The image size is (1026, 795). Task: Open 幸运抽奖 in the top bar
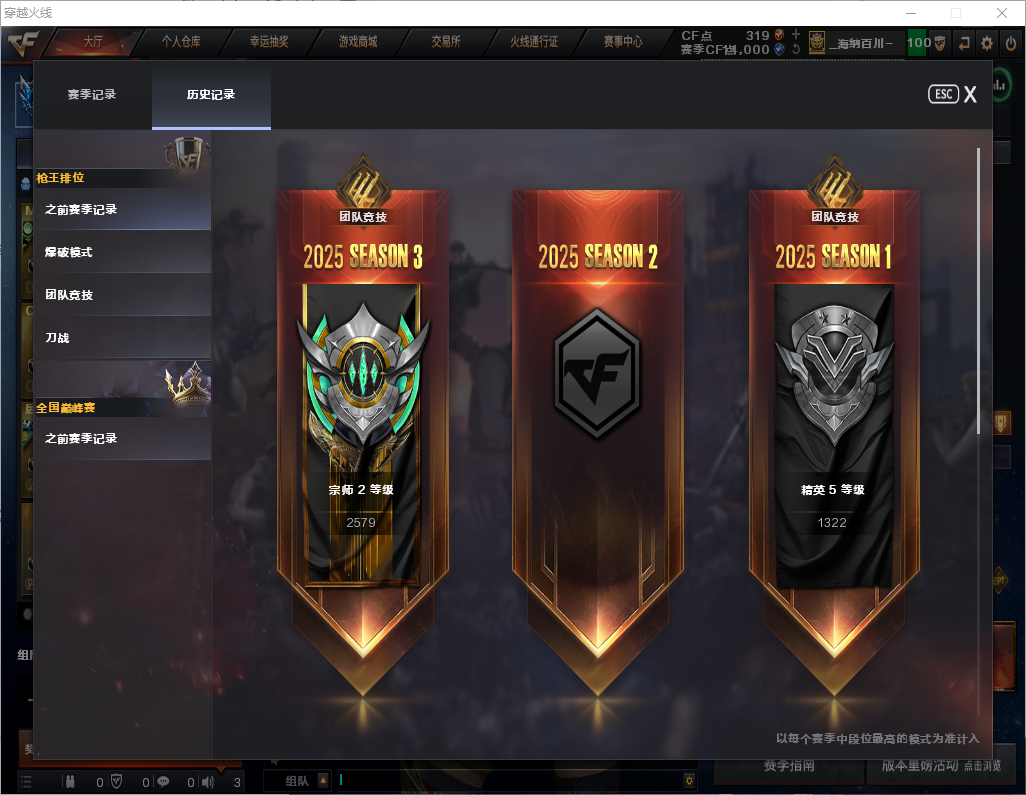tap(269, 43)
